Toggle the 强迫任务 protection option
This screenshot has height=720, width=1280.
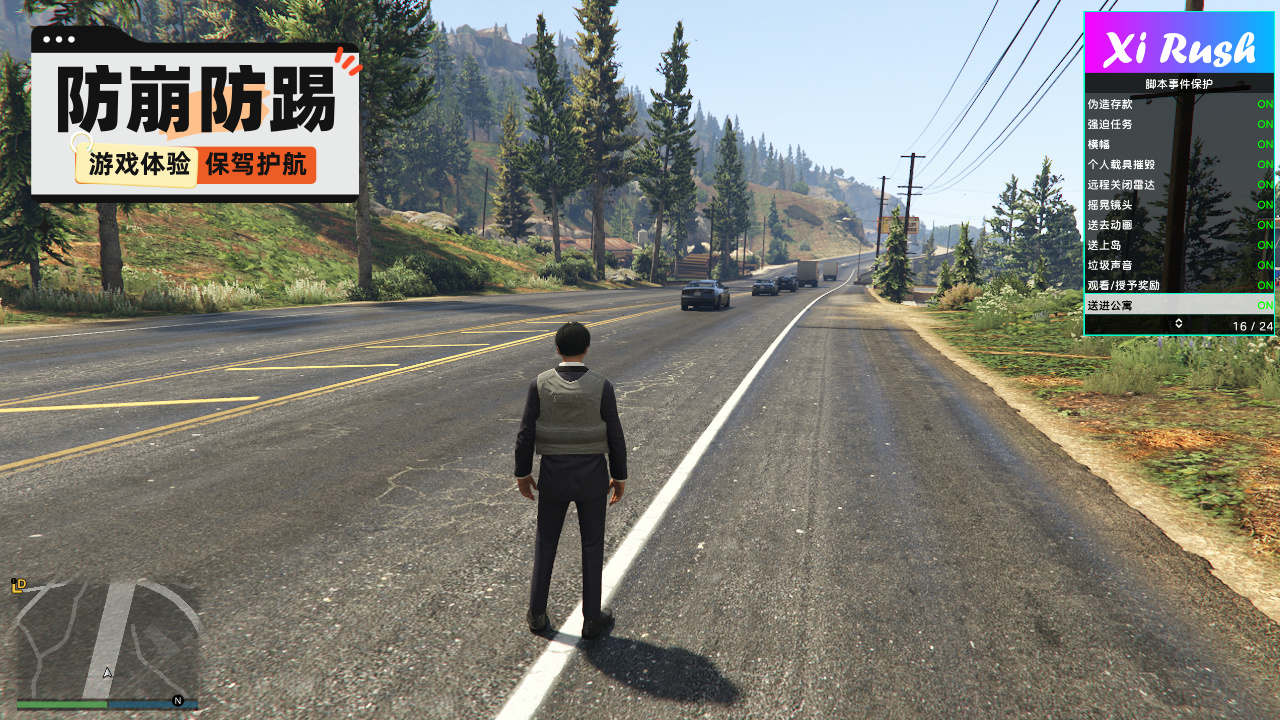coord(1180,124)
